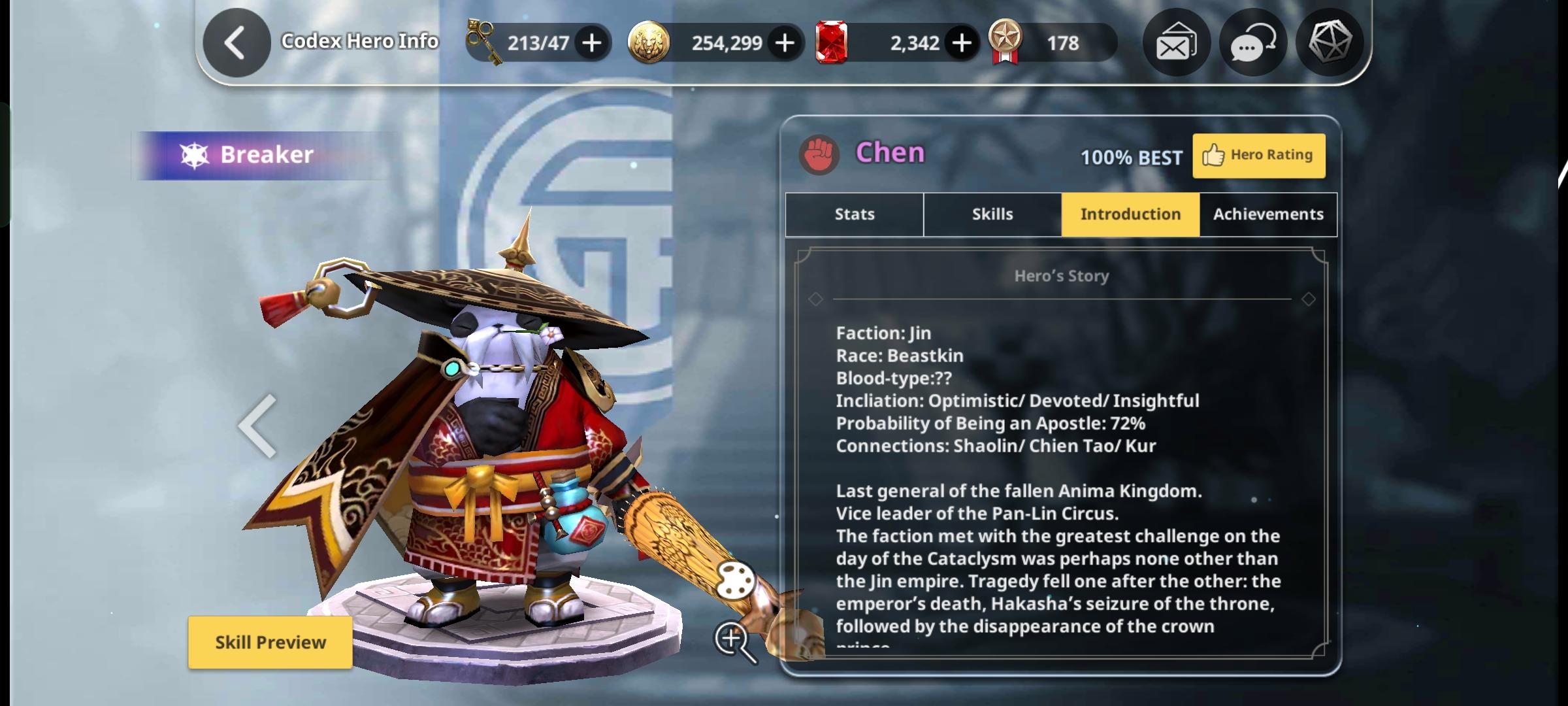Screen dimensions: 1568x706
Task: Add more keys with the plus button
Action: pyautogui.click(x=592, y=43)
